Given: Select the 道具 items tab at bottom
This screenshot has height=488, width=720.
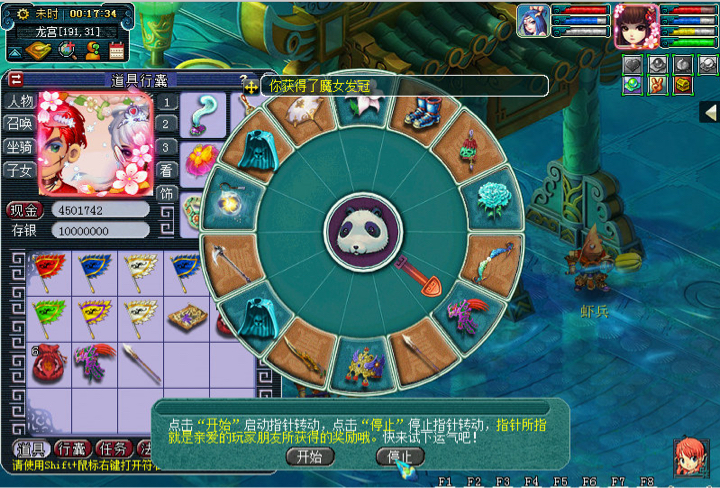Looking at the screenshot, I should (x=31, y=447).
